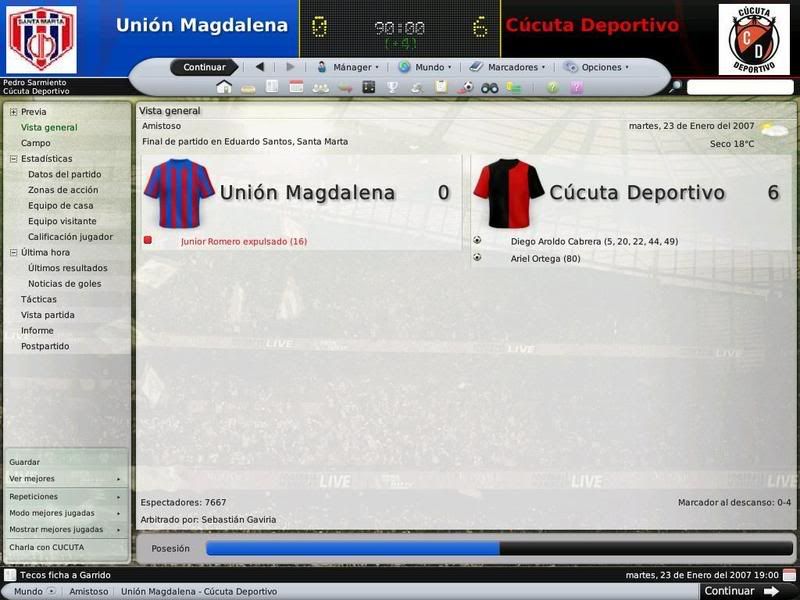The width and height of the screenshot is (800, 600).
Task: Collapse the Estadísticas section
Action: pyautogui.click(x=13, y=159)
